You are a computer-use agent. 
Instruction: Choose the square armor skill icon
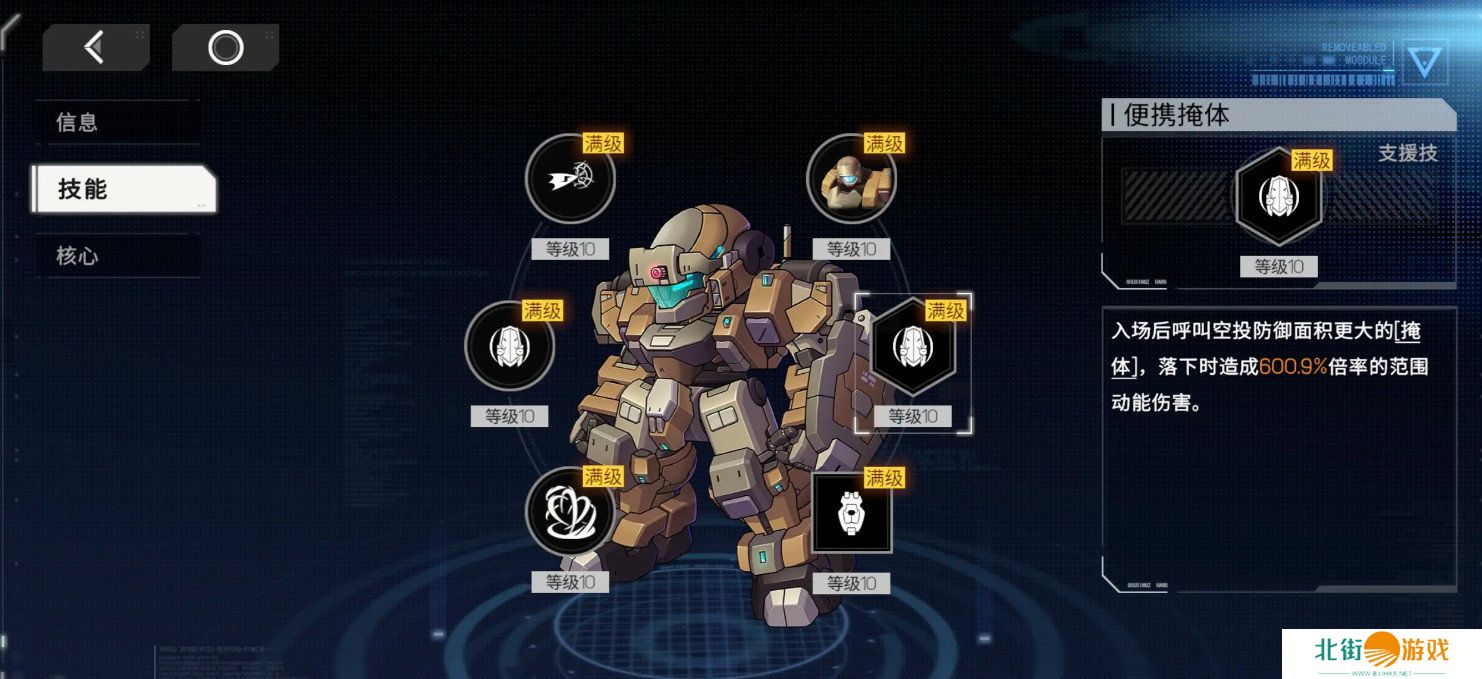tap(851, 512)
